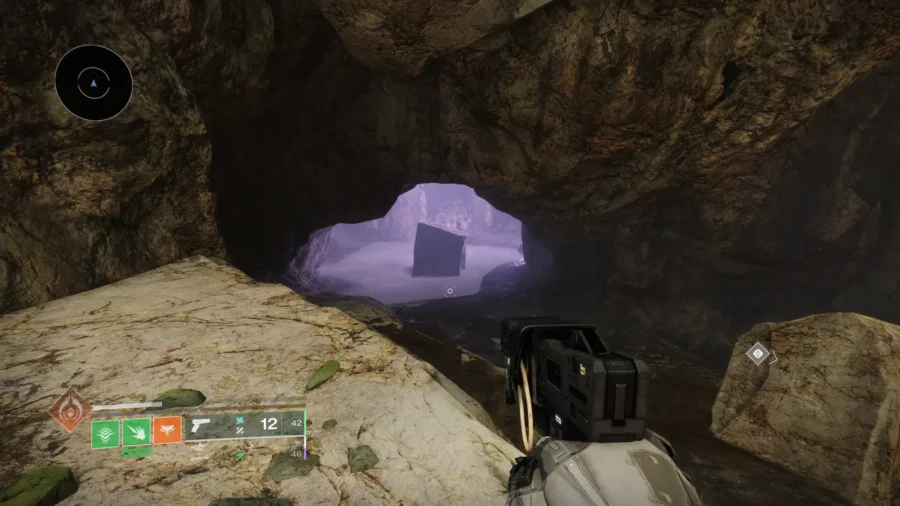Image resolution: width=900 pixels, height=506 pixels.
Task: Select the green class ability icon with stacked chevrons
Action: 106,432
